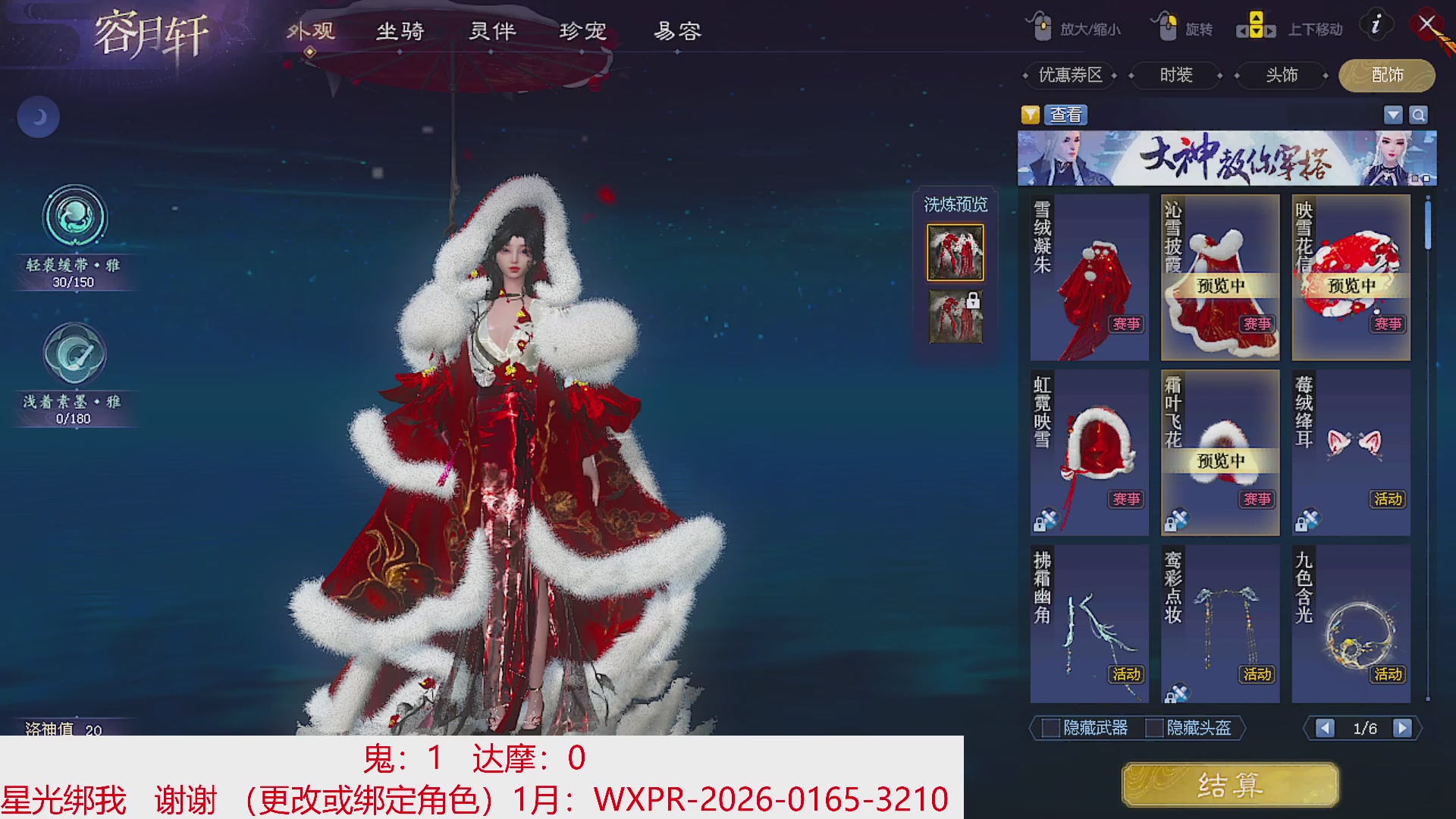This screenshot has height=819, width=1456.
Task: Enable the 隐藏头盔 checkbox
Action: coord(1156,729)
